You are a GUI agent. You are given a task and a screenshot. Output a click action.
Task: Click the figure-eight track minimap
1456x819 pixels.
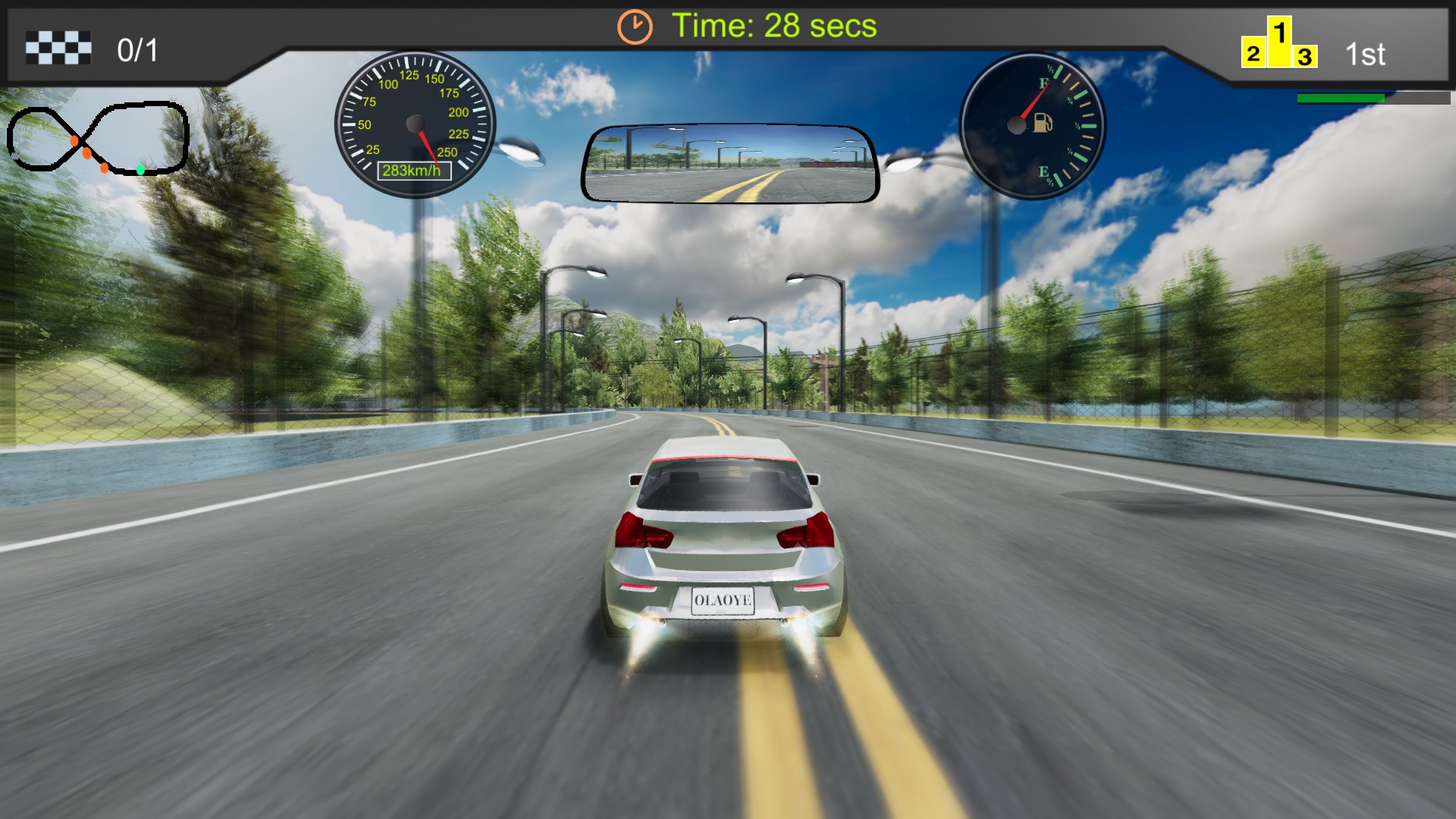click(x=98, y=139)
